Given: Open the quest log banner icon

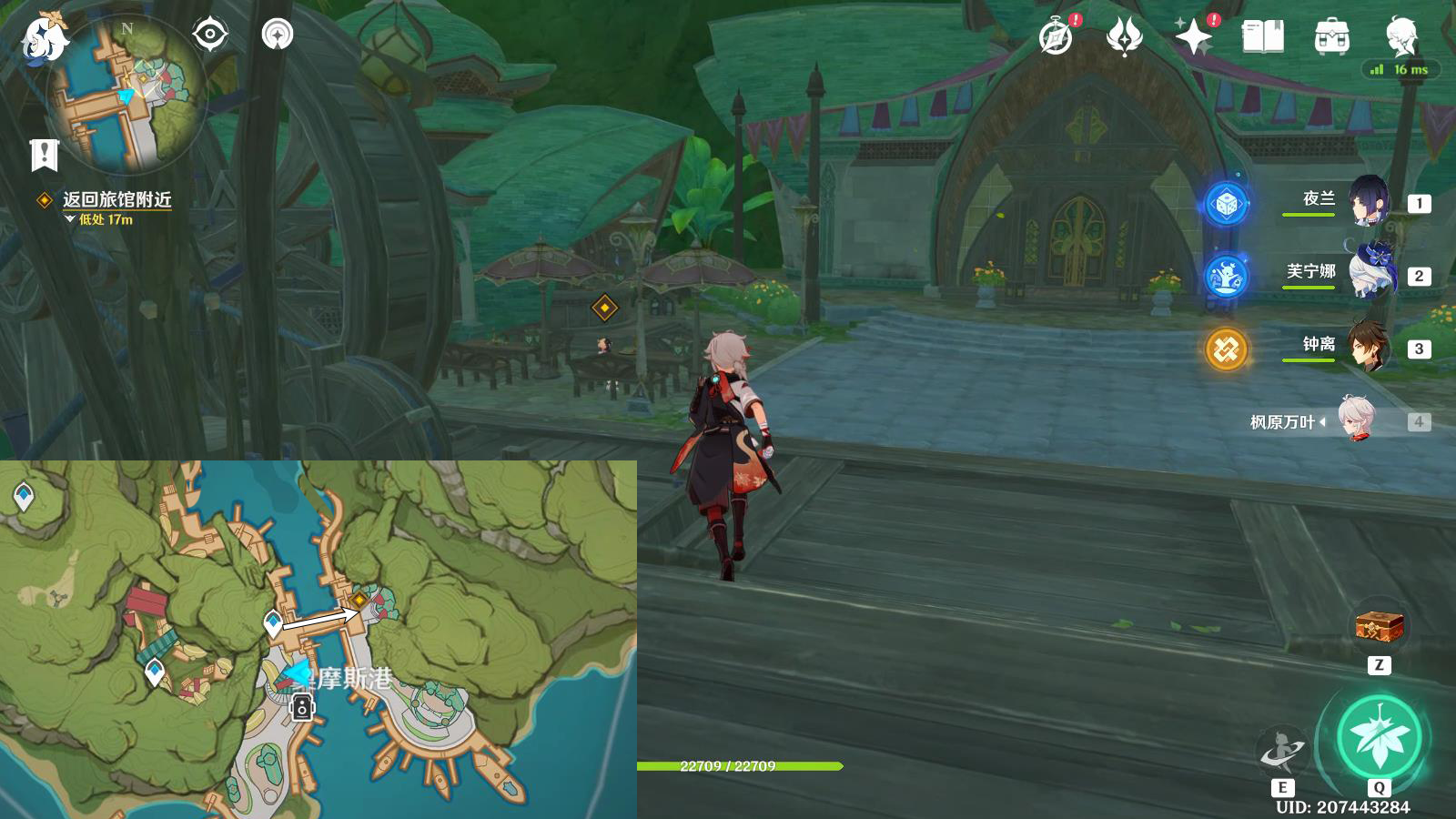Looking at the screenshot, I should point(44,155).
